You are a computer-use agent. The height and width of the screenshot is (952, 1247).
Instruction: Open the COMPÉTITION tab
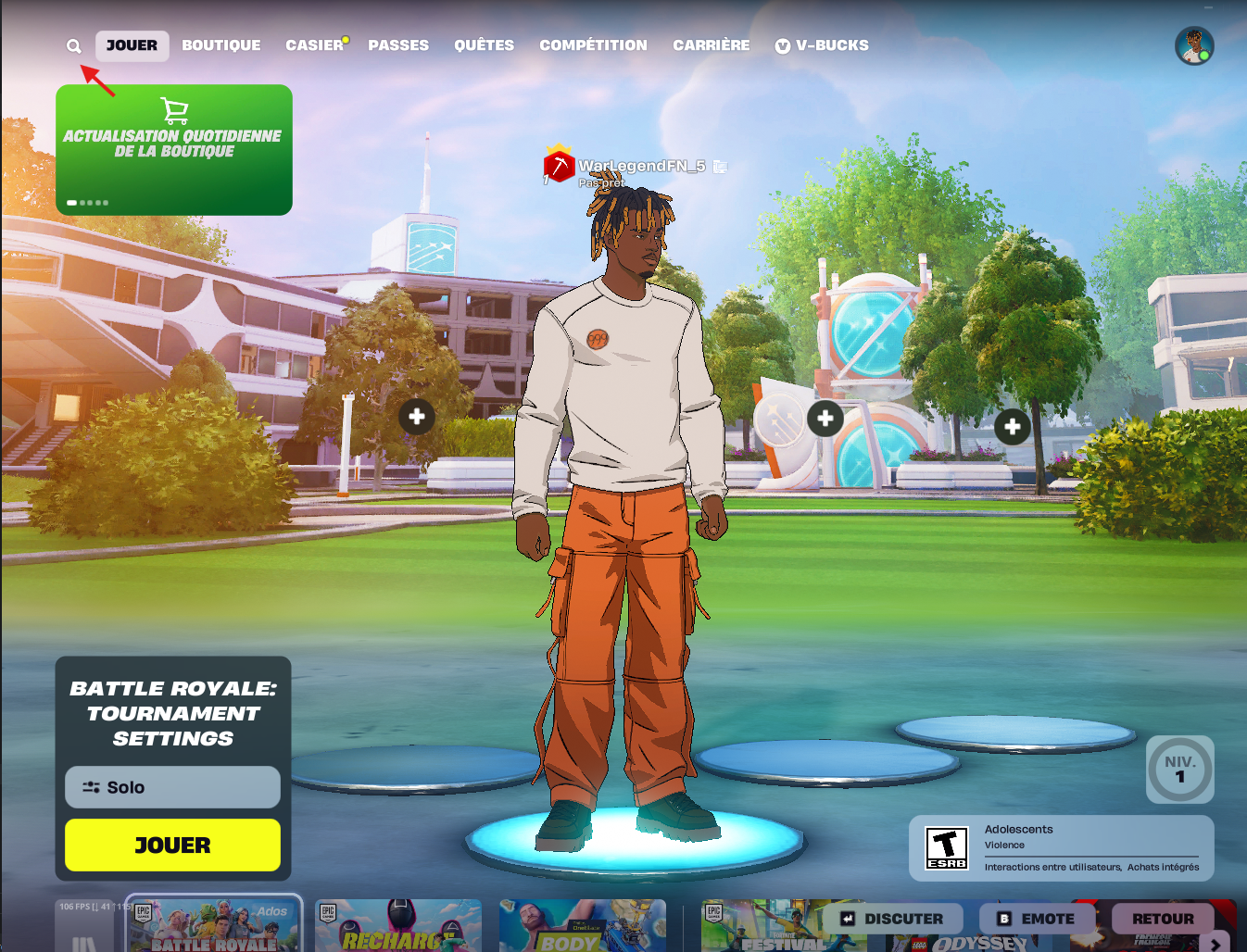click(x=593, y=45)
